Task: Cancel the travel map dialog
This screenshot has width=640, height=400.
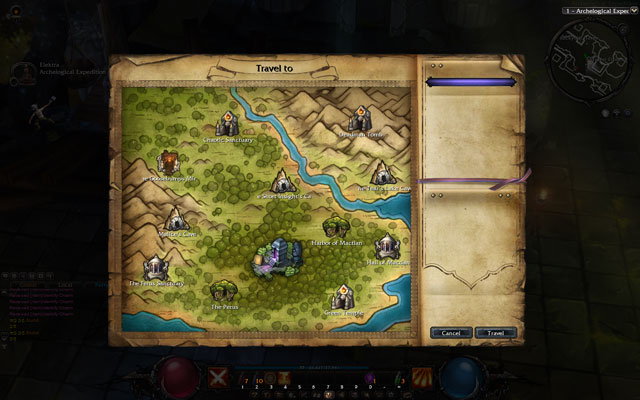Action: 451,332
